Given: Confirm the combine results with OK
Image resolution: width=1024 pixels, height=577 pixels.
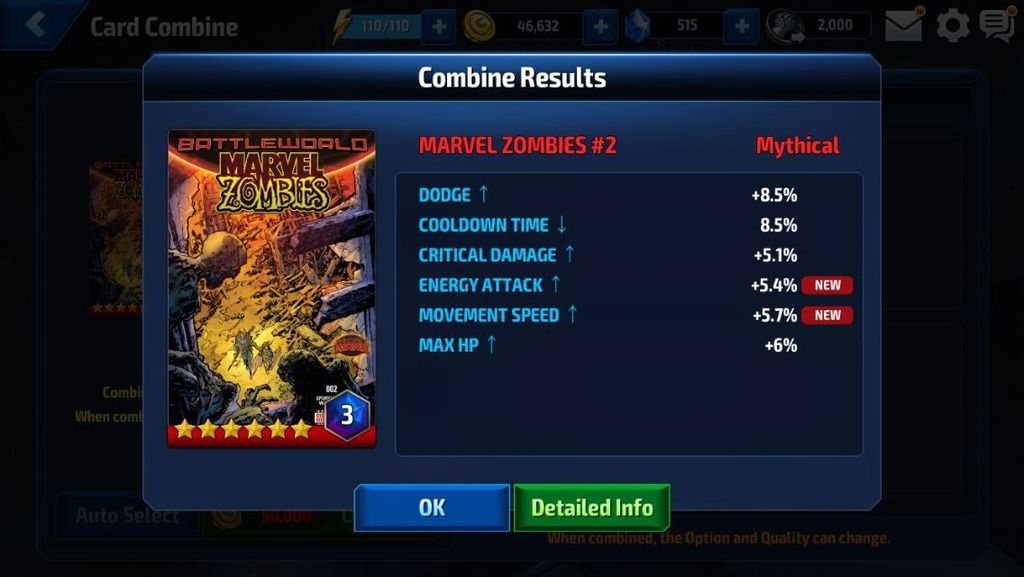Looking at the screenshot, I should pos(432,508).
